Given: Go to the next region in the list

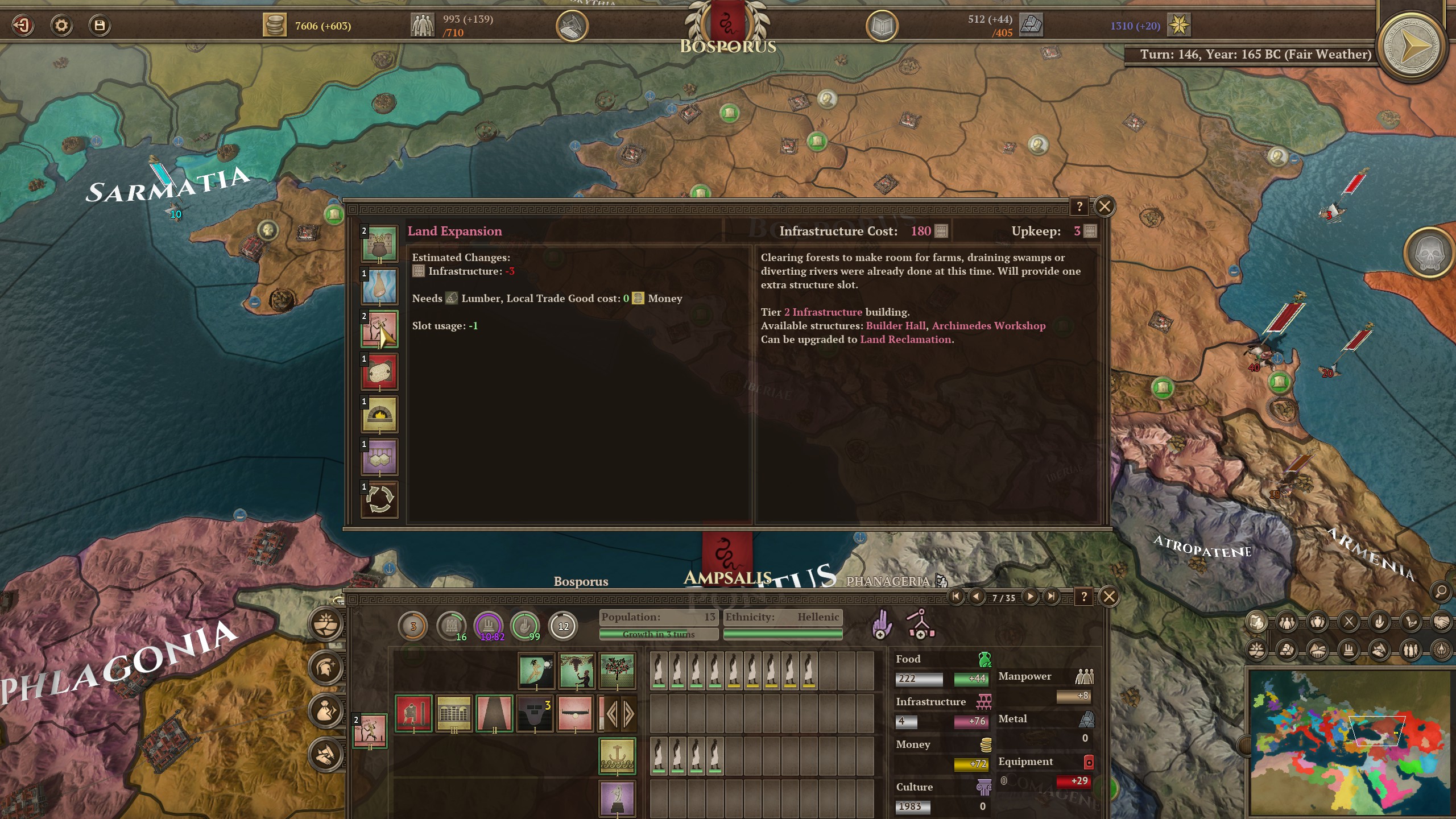Looking at the screenshot, I should tap(1030, 597).
